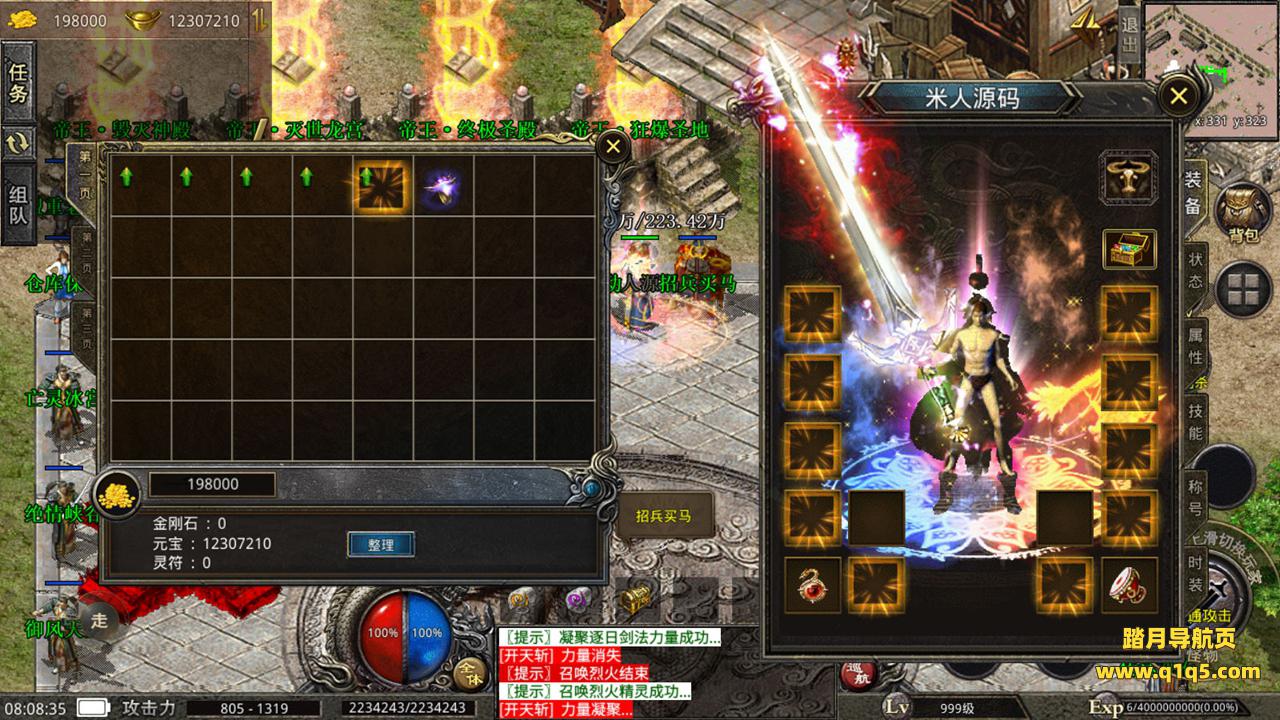Open the 状态 status tab
This screenshot has height=720, width=1280.
click(x=1196, y=268)
